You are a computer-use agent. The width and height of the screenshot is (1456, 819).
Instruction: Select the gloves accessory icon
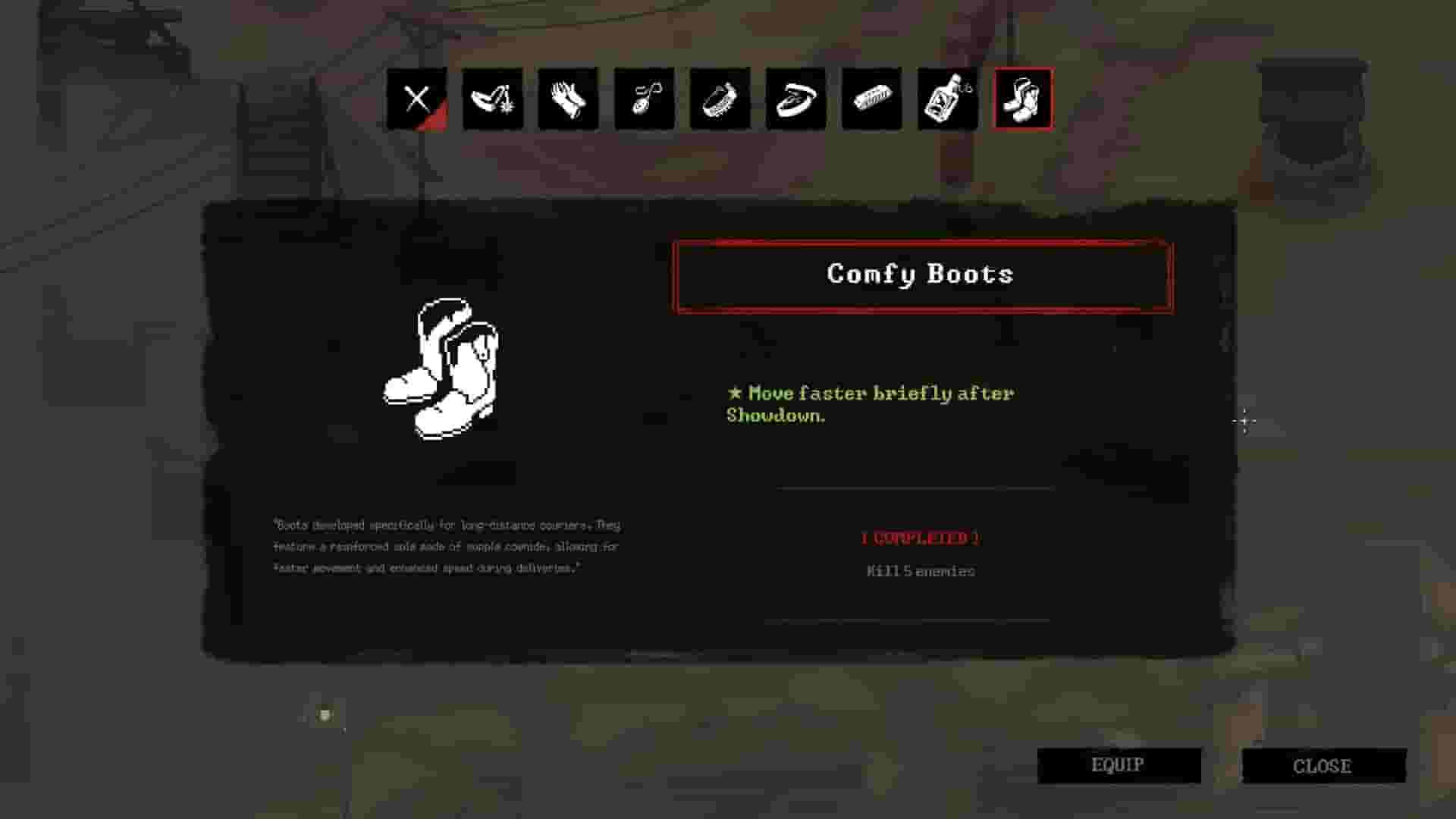coord(567,99)
